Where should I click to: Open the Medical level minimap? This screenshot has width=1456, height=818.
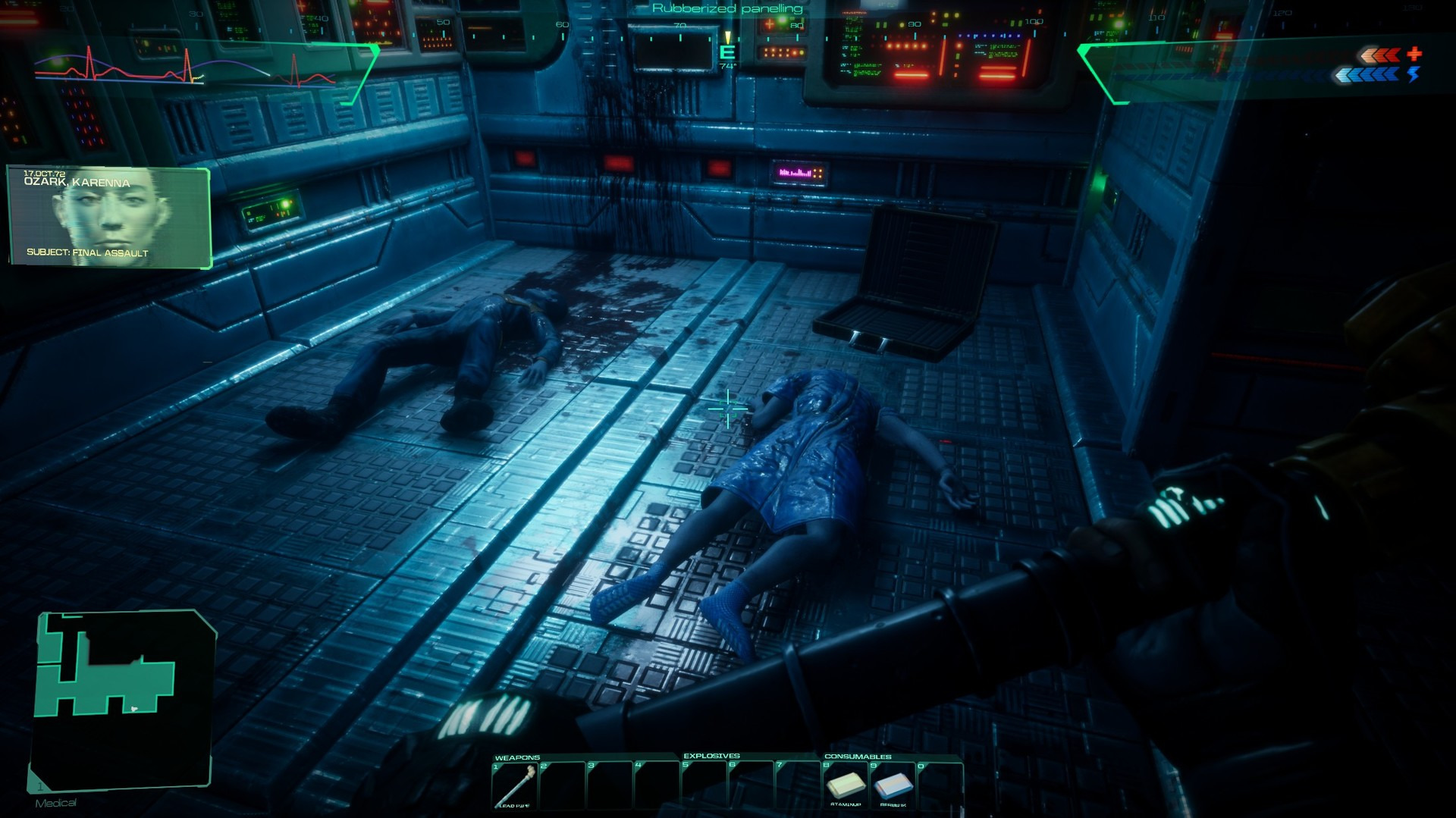121,697
